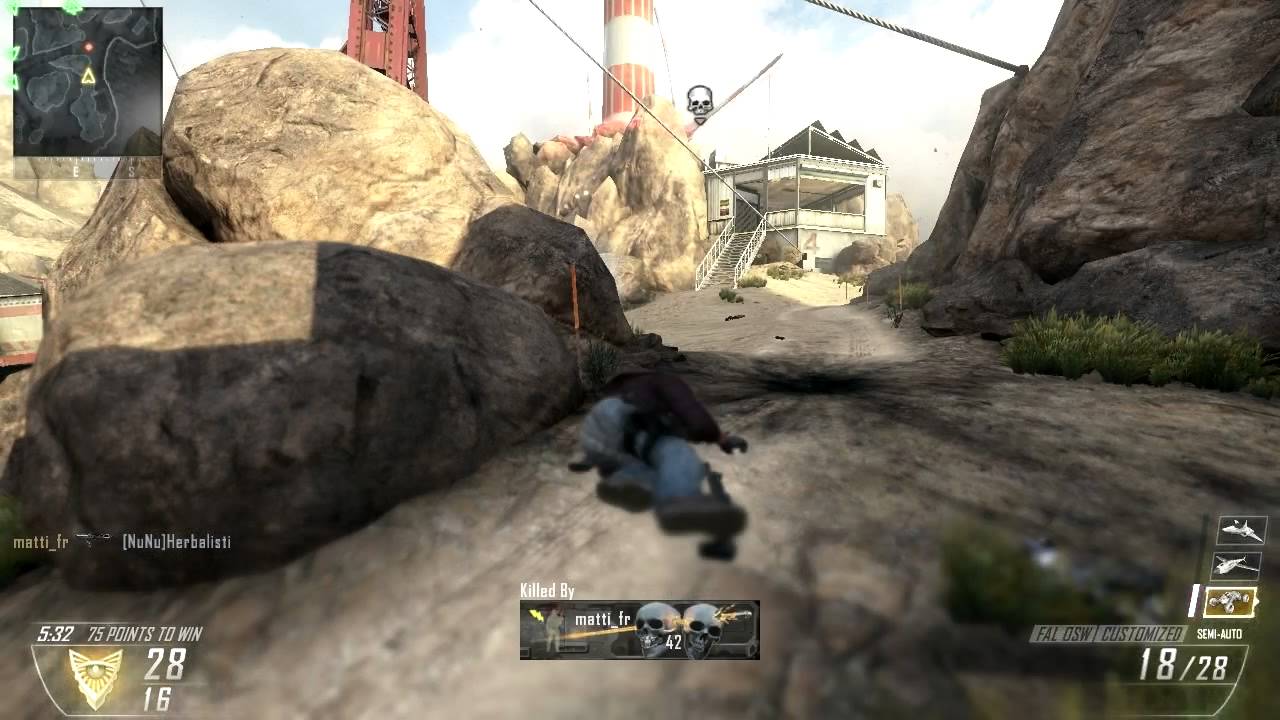Toggle the SEMI-AUTO fire mode label
This screenshot has width=1280, height=720.
pos(1222,632)
